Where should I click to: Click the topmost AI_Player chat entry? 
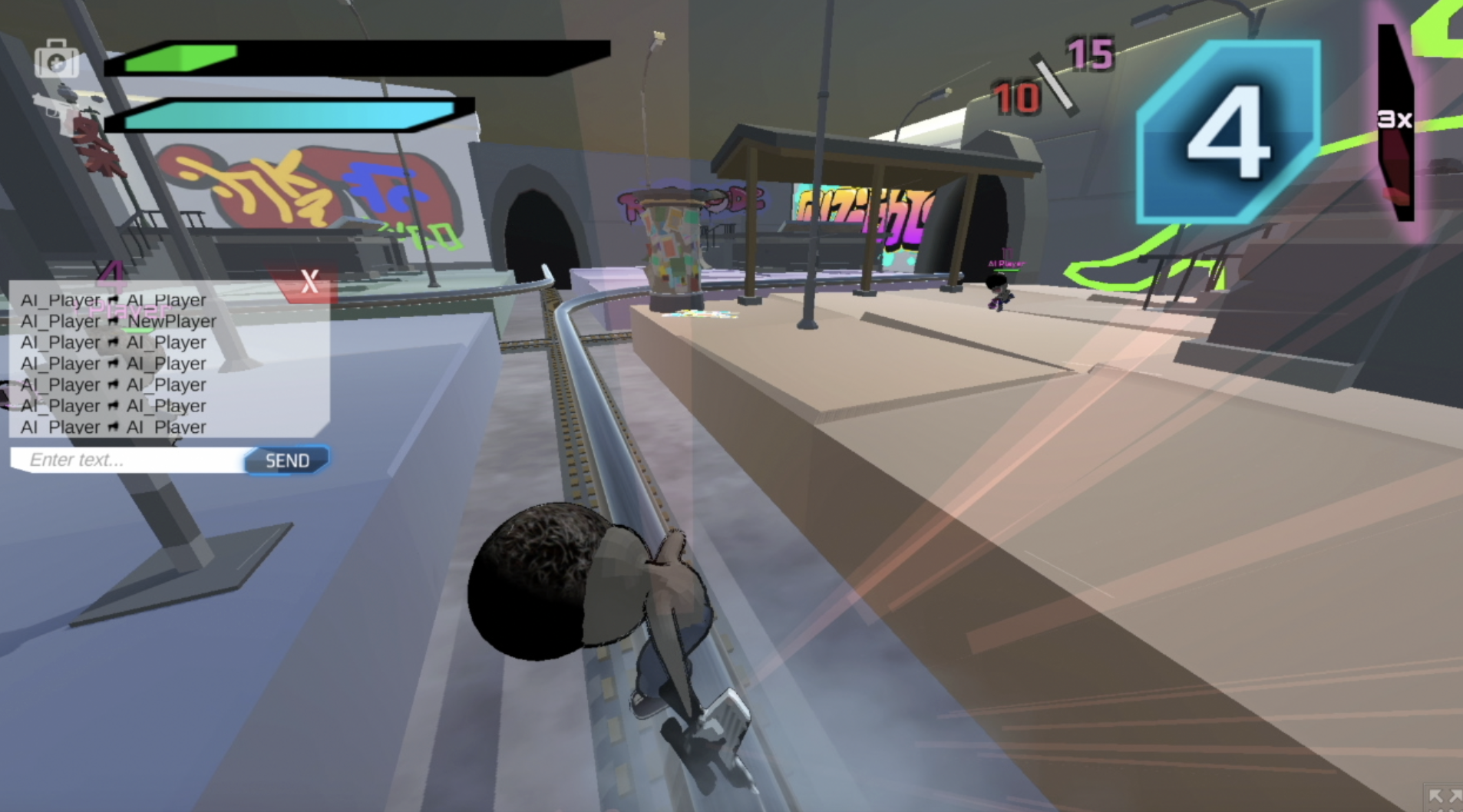point(113,299)
